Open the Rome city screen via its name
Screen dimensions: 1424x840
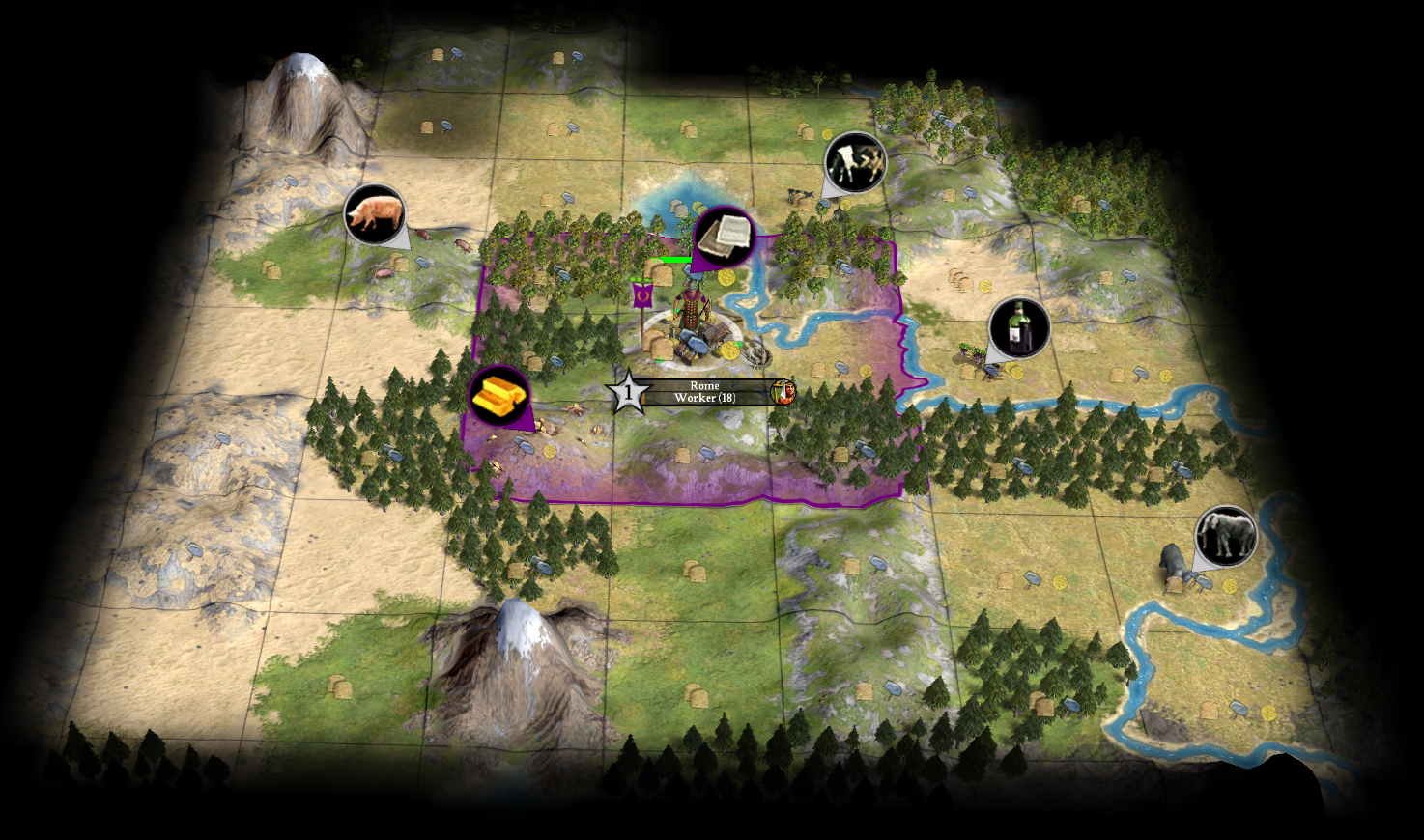705,385
